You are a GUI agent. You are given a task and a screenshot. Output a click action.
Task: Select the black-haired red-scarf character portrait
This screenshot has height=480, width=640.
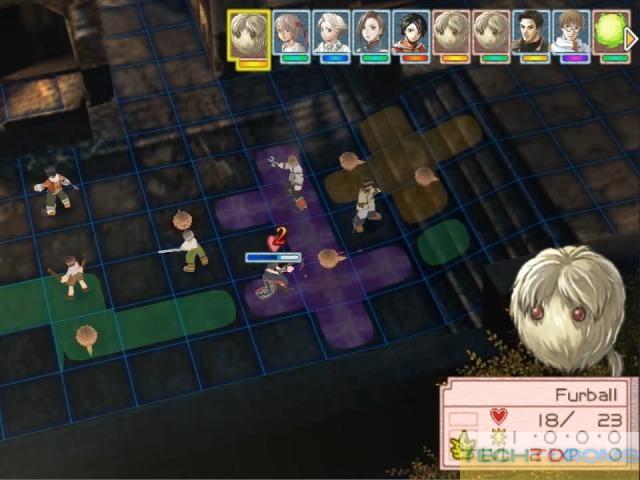pyautogui.click(x=410, y=34)
